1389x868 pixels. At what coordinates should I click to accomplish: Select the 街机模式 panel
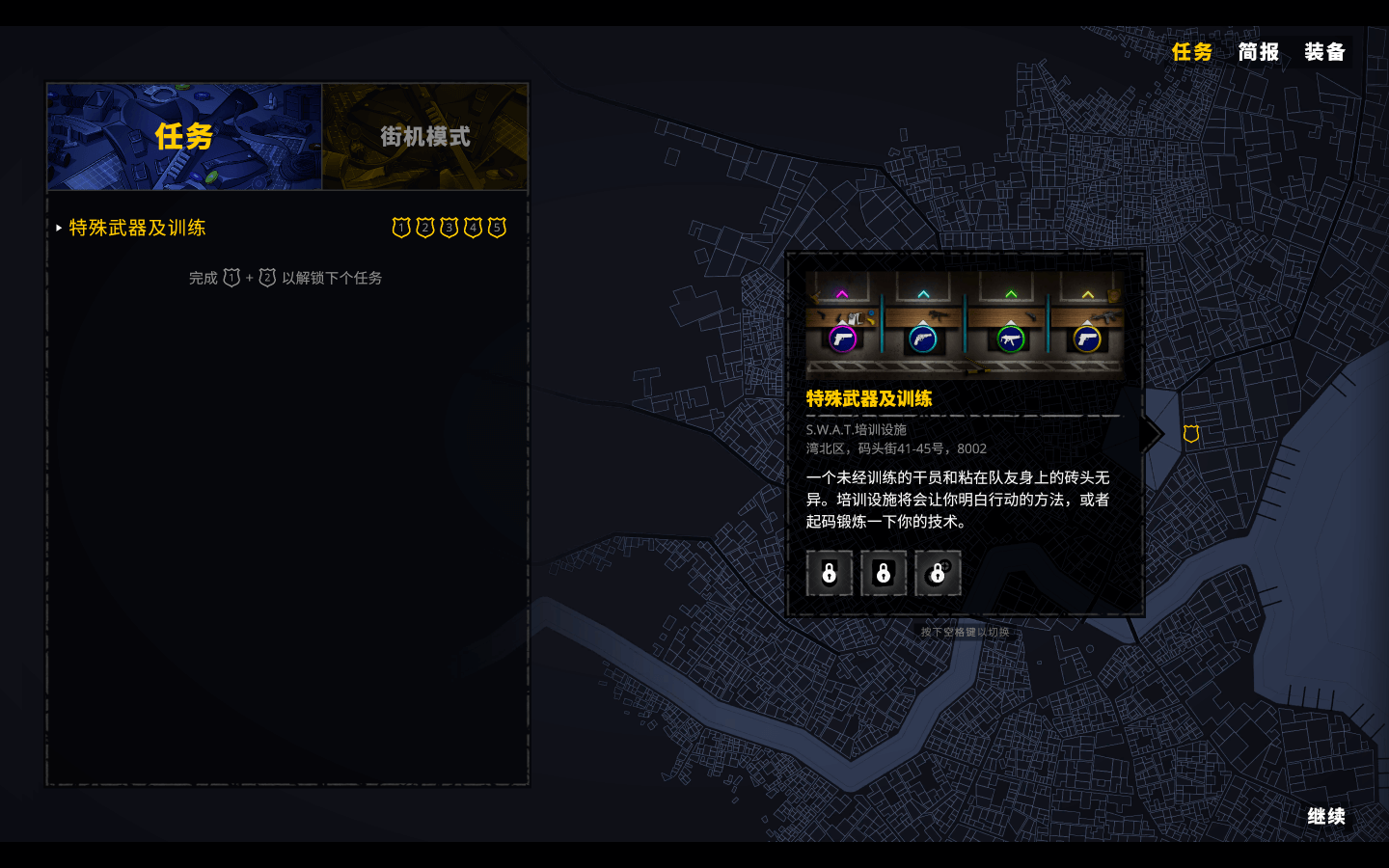click(x=424, y=137)
